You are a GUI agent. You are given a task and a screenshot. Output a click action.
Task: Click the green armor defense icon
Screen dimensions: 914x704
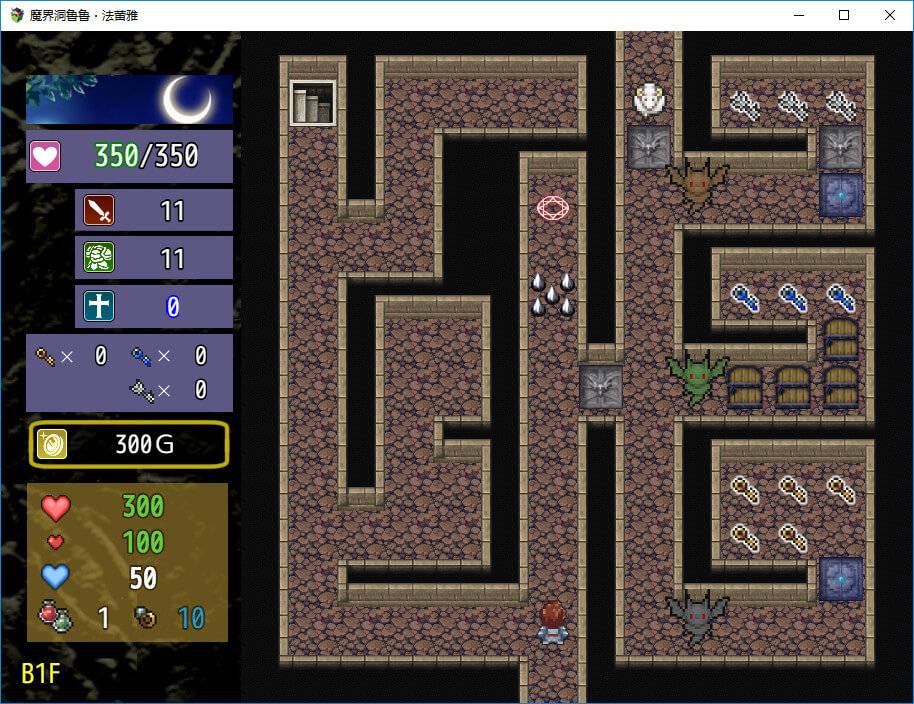click(99, 258)
